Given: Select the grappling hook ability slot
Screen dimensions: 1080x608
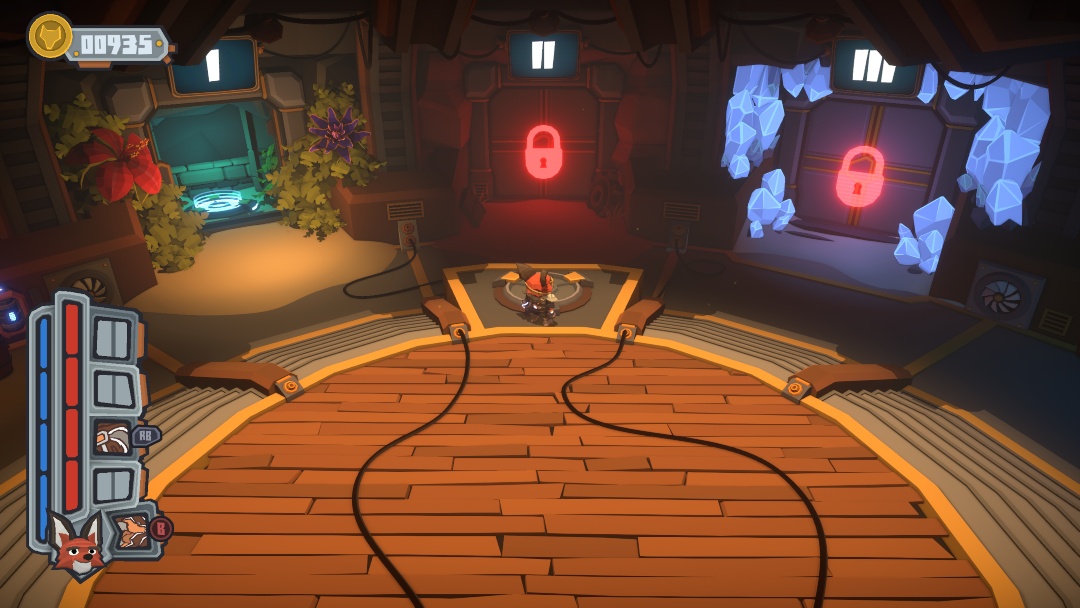Looking at the screenshot, I should [x=111, y=437].
